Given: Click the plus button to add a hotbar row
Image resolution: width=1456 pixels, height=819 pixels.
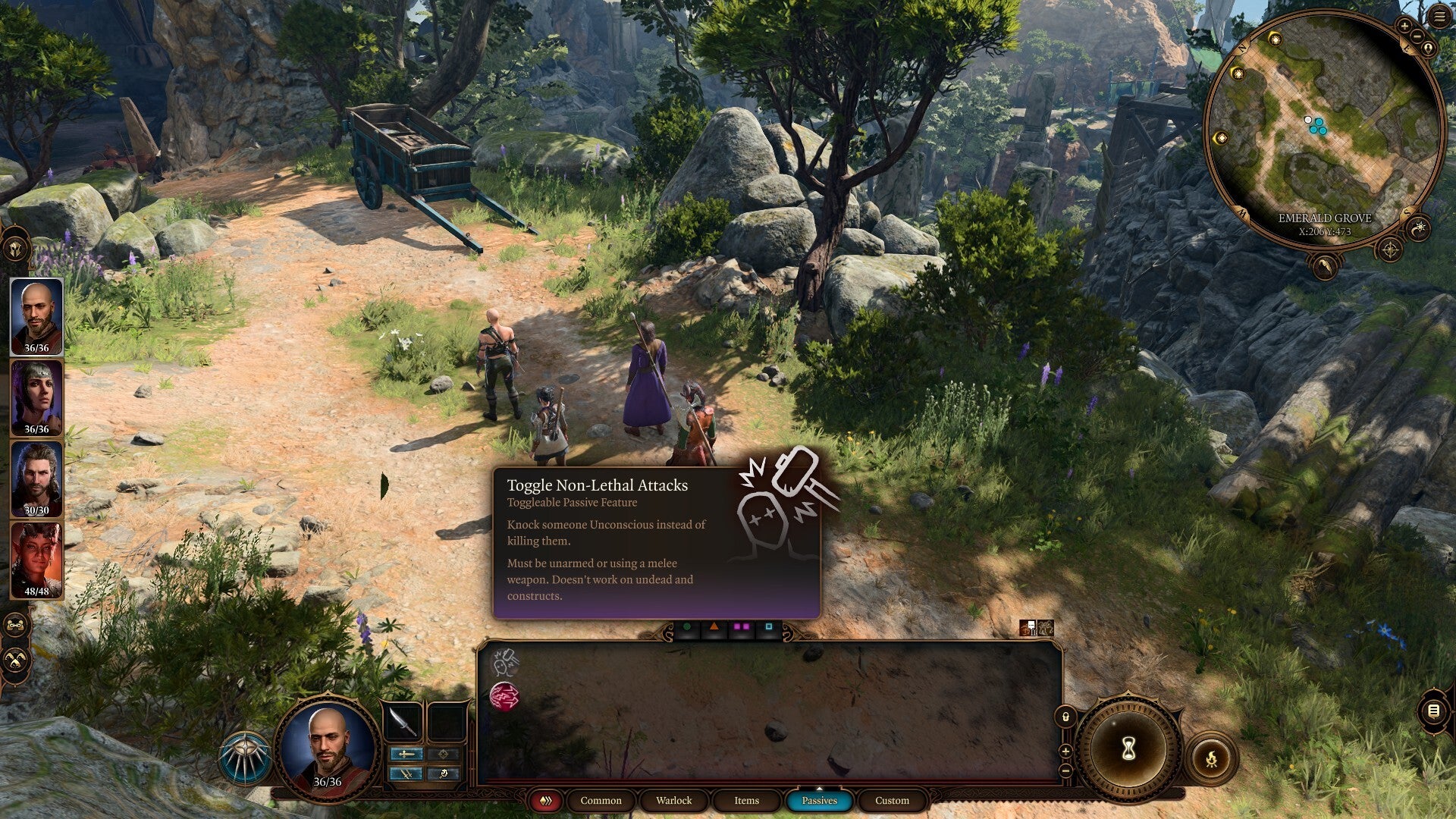Looking at the screenshot, I should click(x=1065, y=752).
